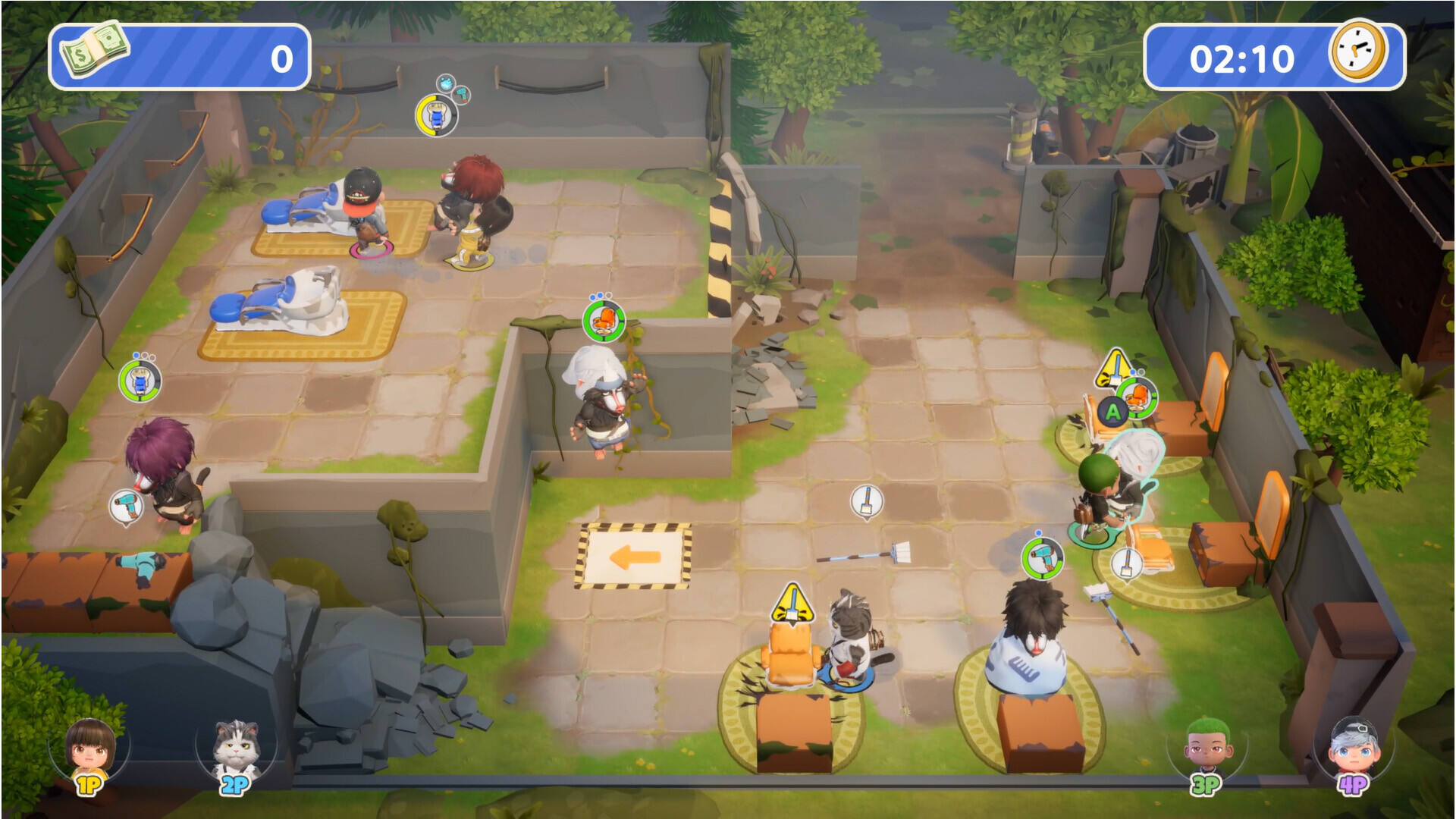Click the green-ringed hair dryer request icon
Viewport: 1456px width, 819px height.
[x=1042, y=559]
